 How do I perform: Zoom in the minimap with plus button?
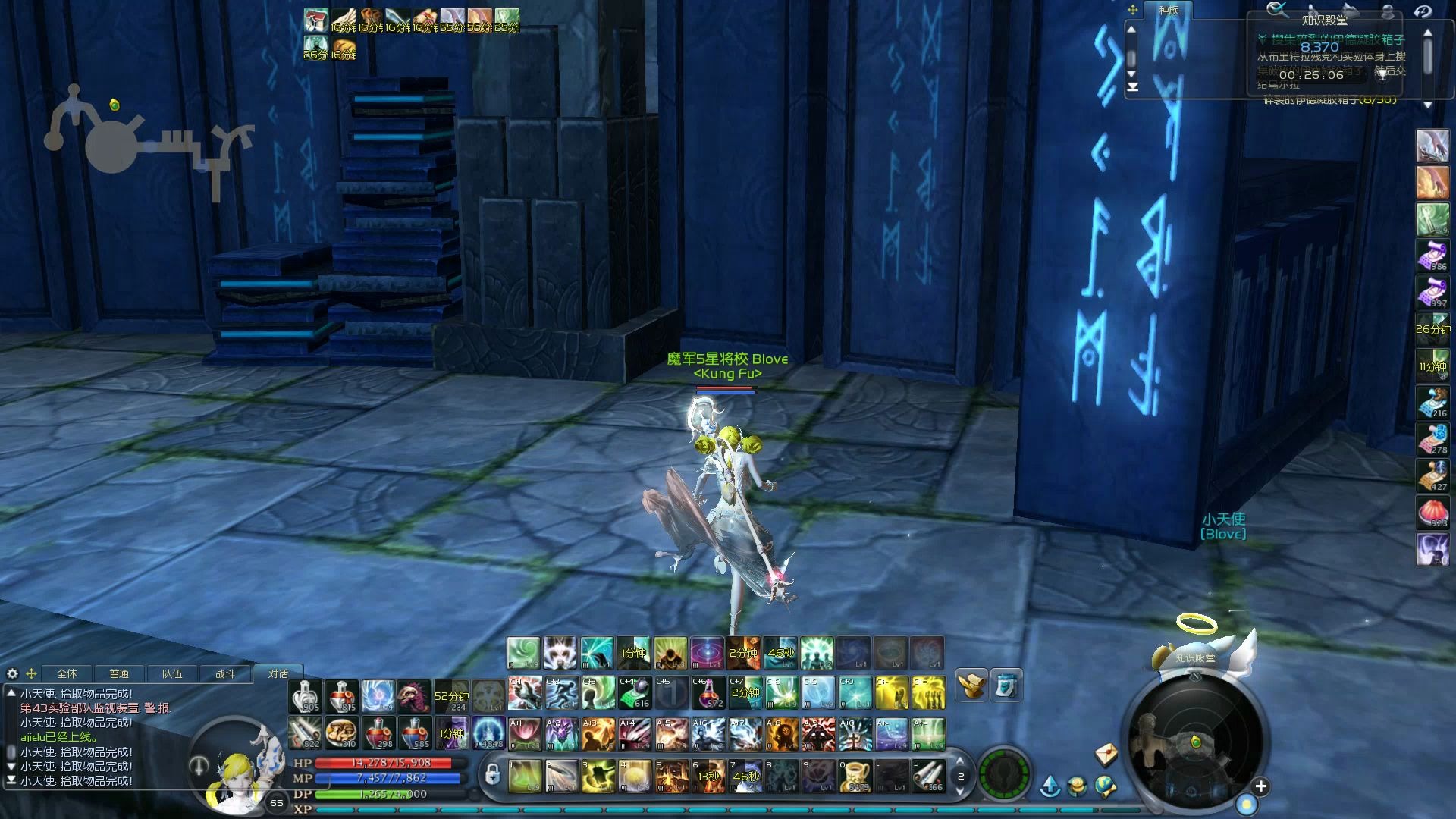[1260, 786]
